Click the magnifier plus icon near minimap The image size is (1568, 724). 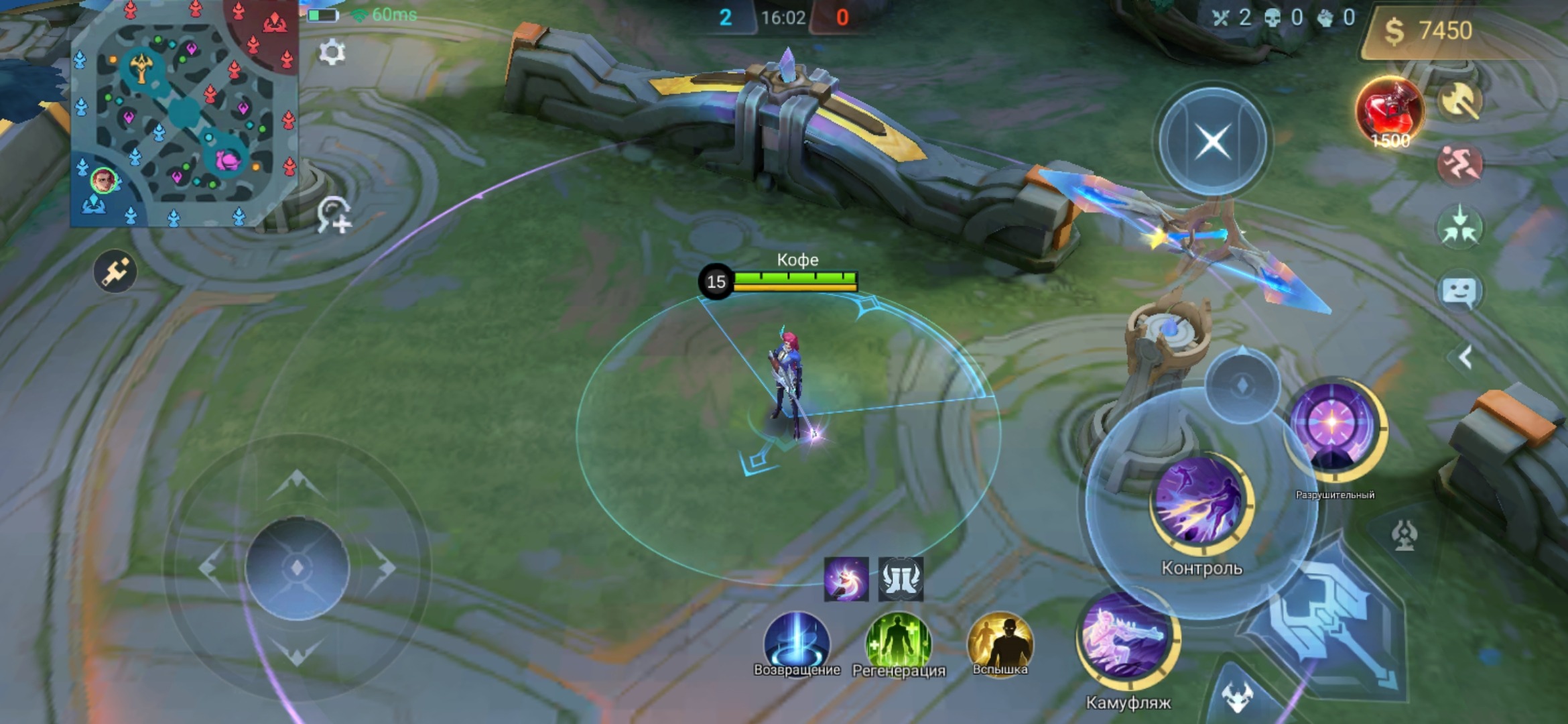click(334, 216)
